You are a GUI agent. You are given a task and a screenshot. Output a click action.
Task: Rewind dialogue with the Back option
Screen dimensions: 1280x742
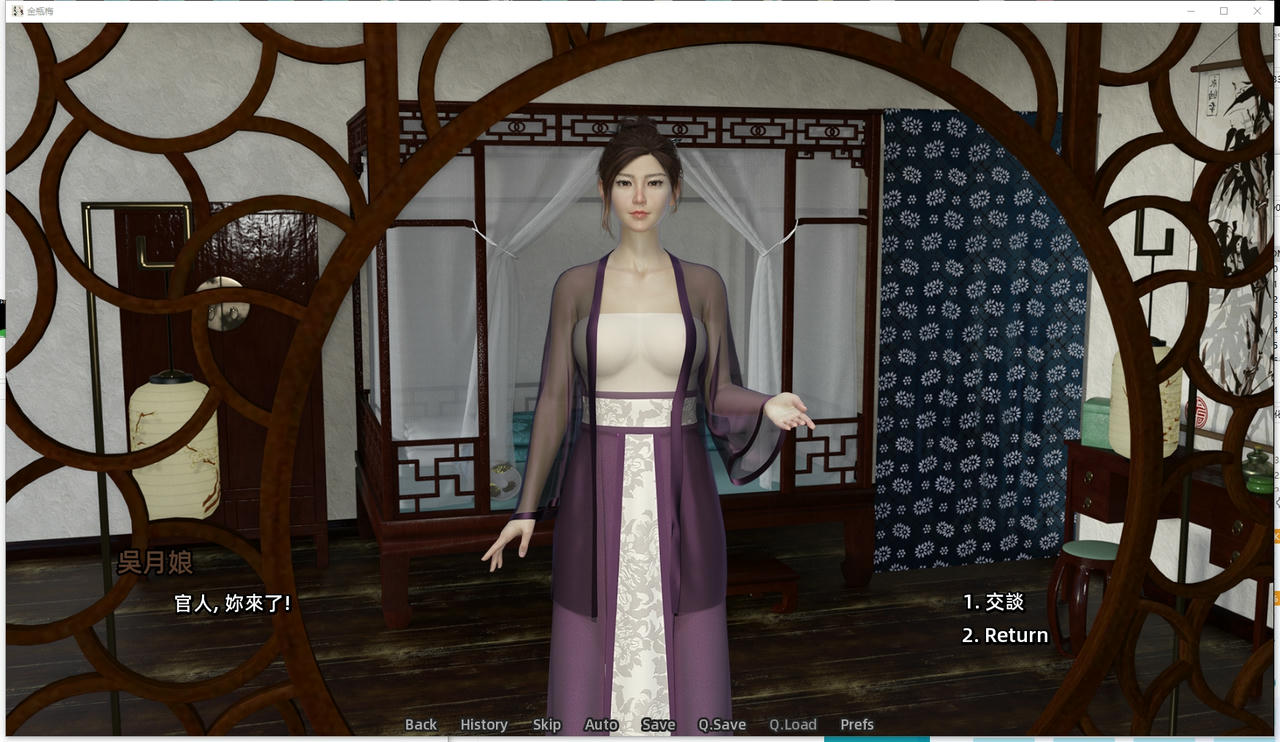tap(420, 724)
